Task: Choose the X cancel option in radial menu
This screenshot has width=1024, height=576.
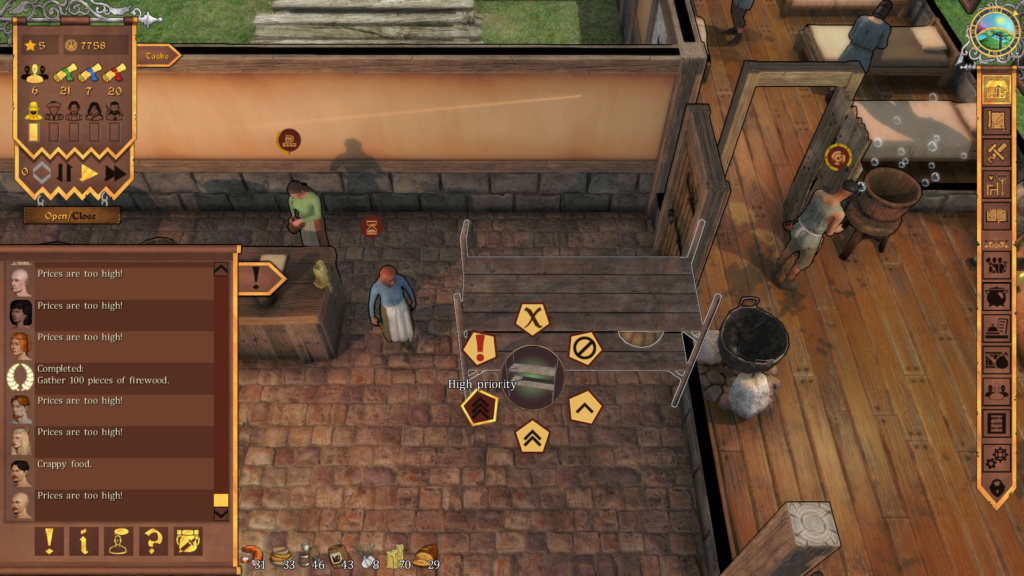Action: point(533,319)
